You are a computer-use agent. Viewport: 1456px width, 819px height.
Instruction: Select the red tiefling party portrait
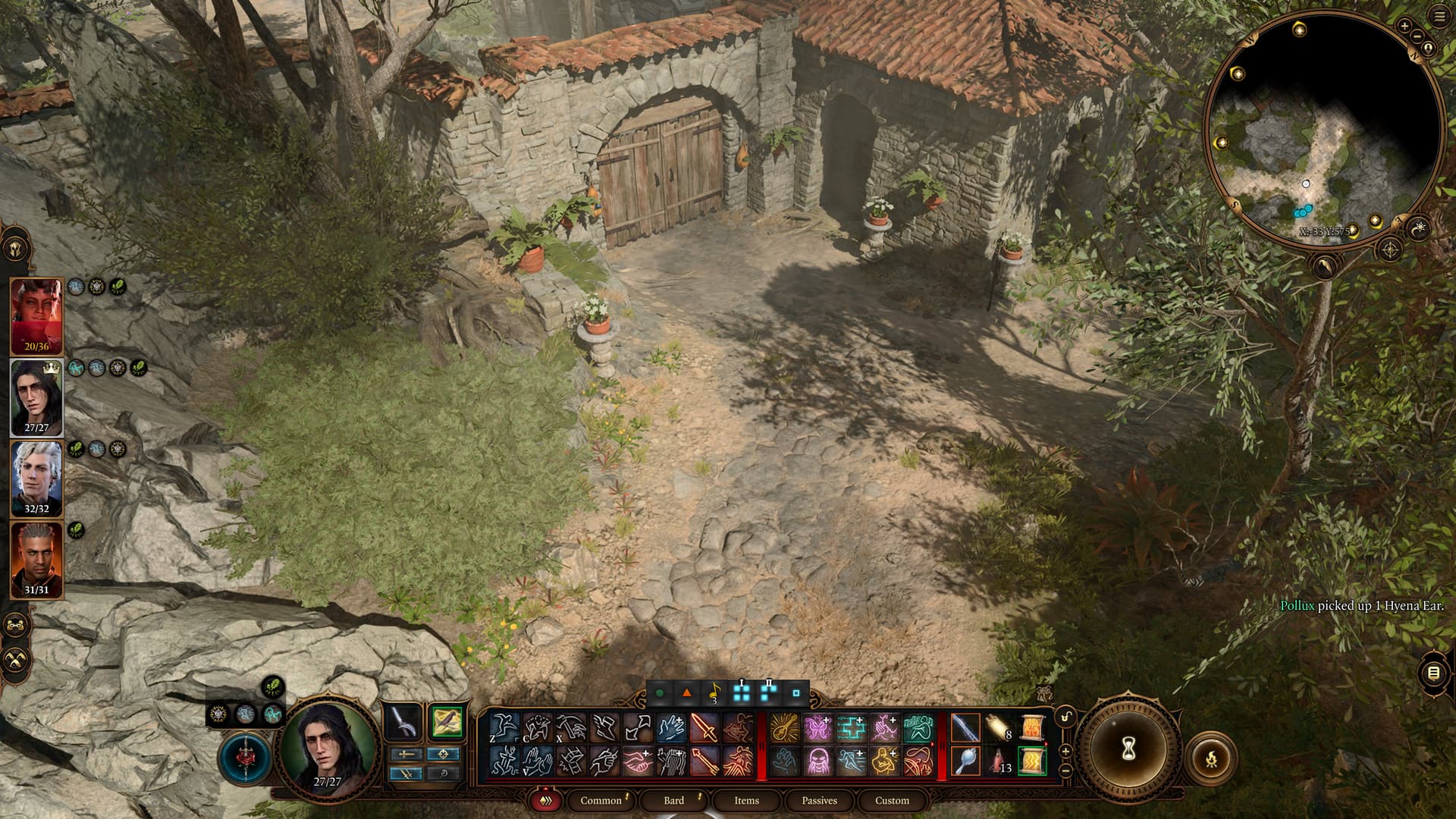click(36, 315)
